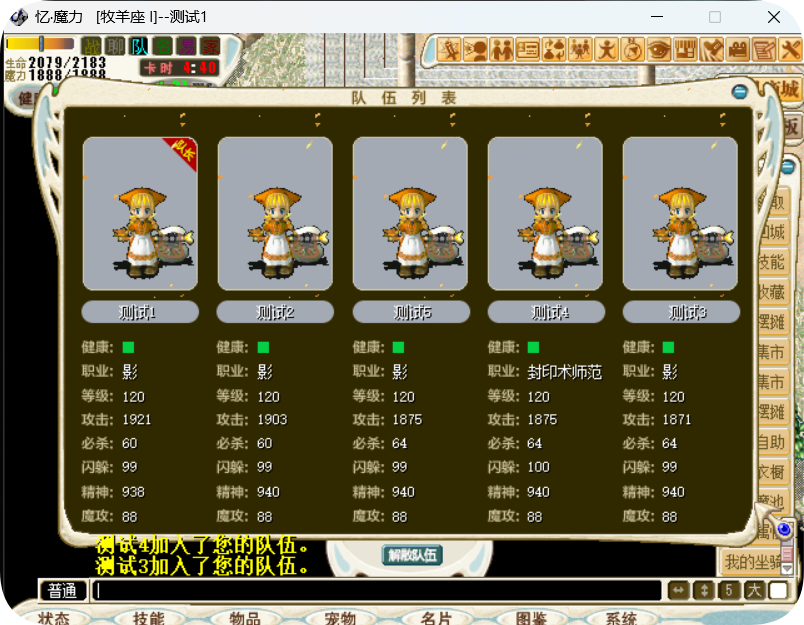Open the wrench and screwdriver settings icon

[712, 48]
